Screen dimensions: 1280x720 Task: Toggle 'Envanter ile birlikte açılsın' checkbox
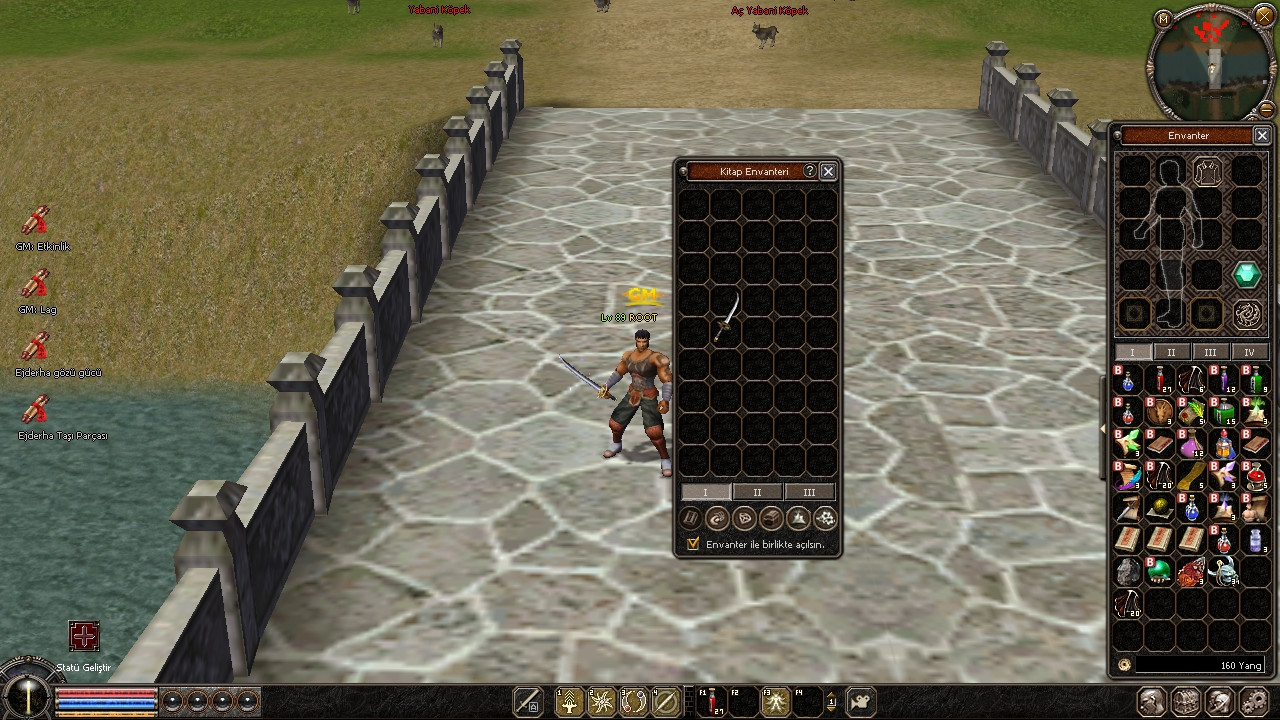point(693,544)
